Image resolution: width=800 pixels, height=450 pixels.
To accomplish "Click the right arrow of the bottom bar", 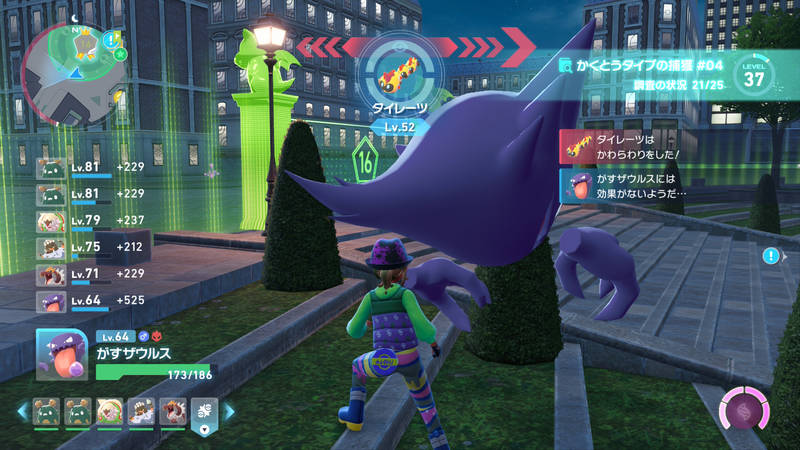I will pos(229,411).
